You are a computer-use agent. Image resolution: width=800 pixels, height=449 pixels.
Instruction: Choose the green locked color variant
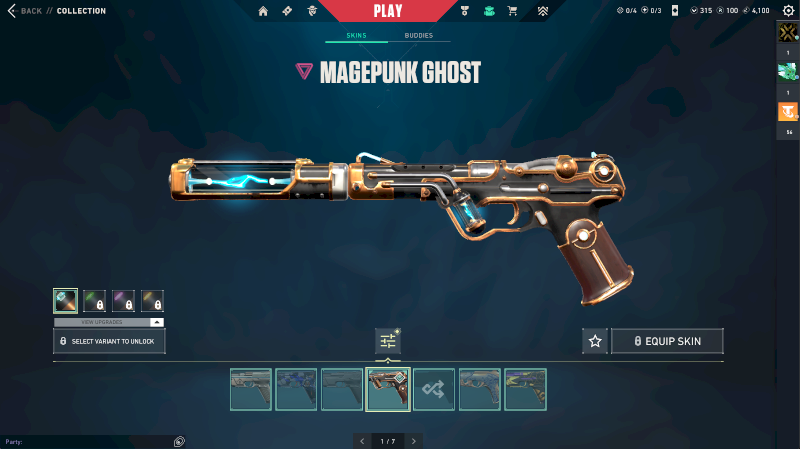pyautogui.click(x=95, y=301)
